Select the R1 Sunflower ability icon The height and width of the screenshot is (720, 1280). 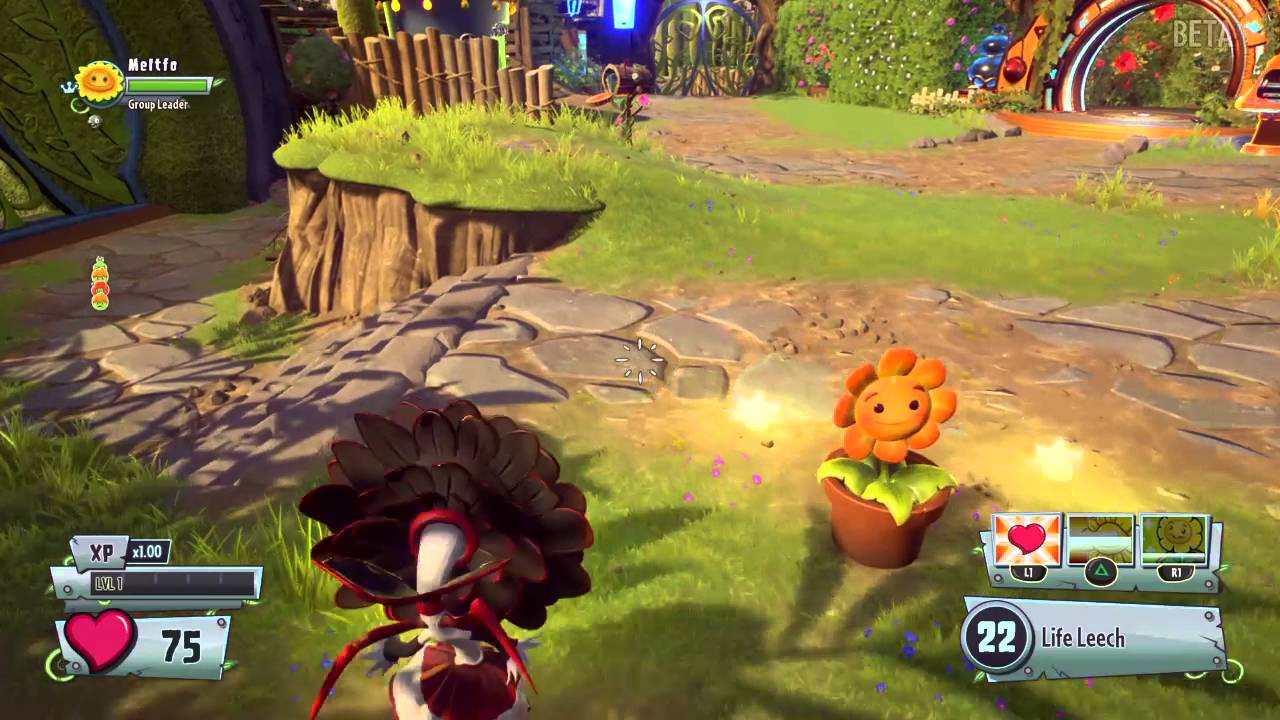point(1175,540)
